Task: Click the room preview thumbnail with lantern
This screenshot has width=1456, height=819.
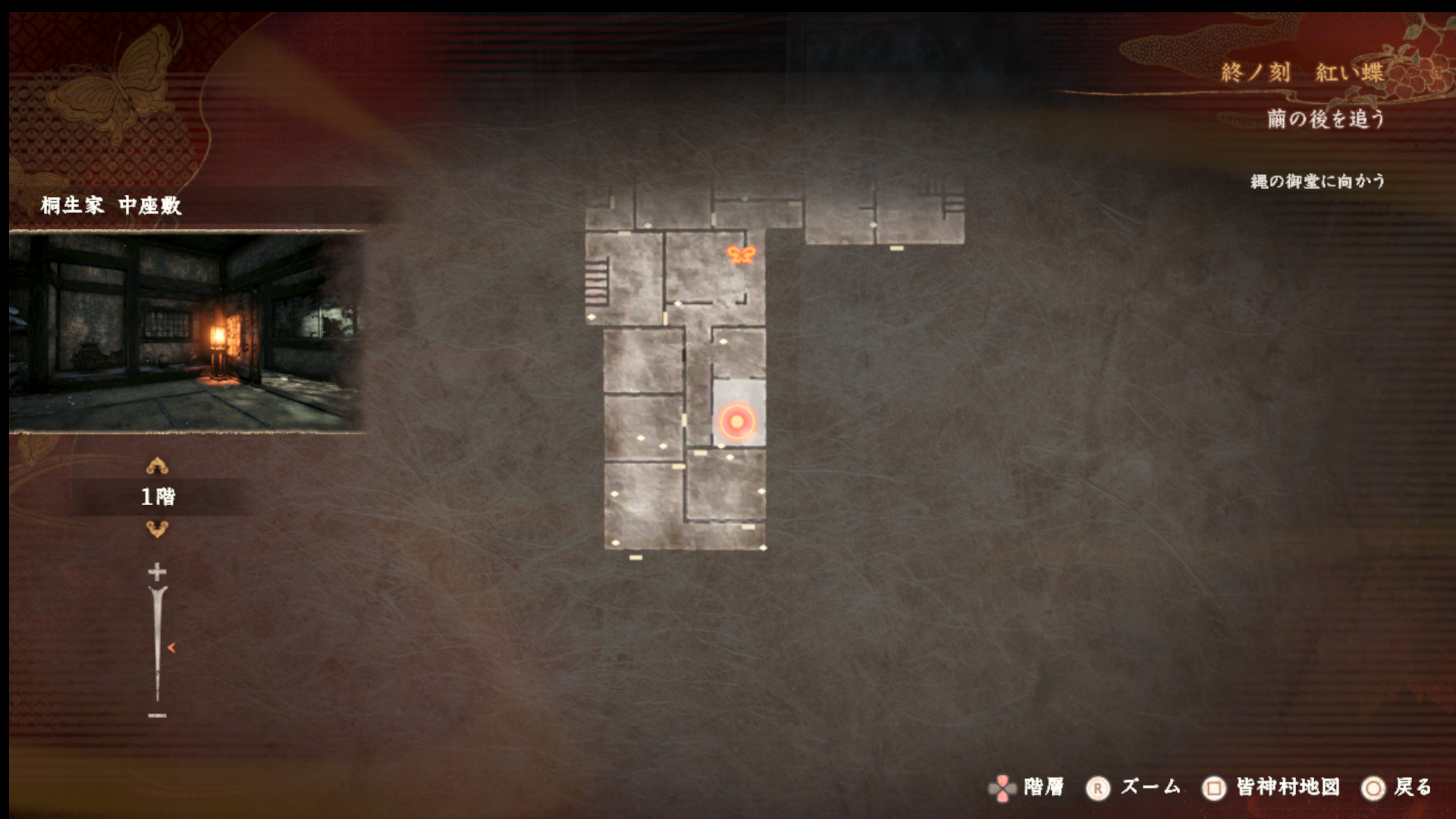Action: click(x=187, y=332)
